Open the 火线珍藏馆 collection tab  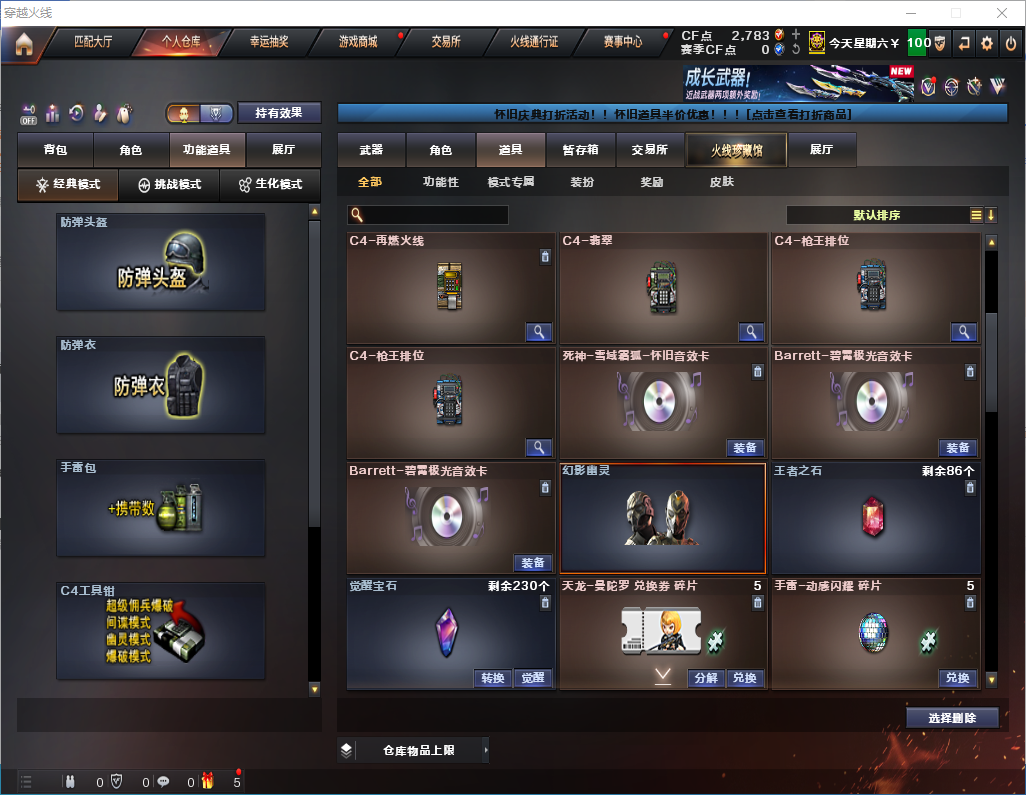click(736, 150)
